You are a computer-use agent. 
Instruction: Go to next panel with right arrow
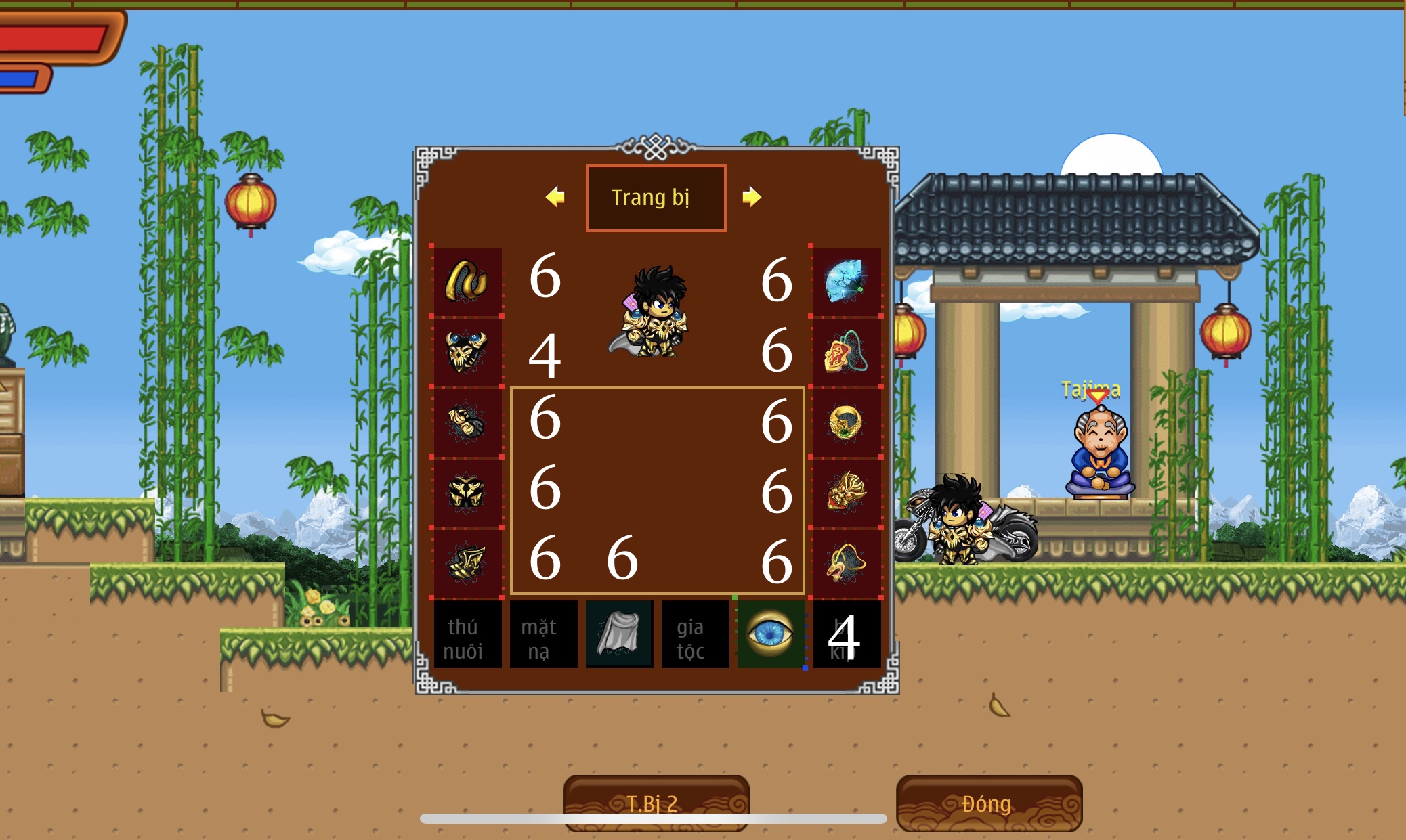click(751, 197)
